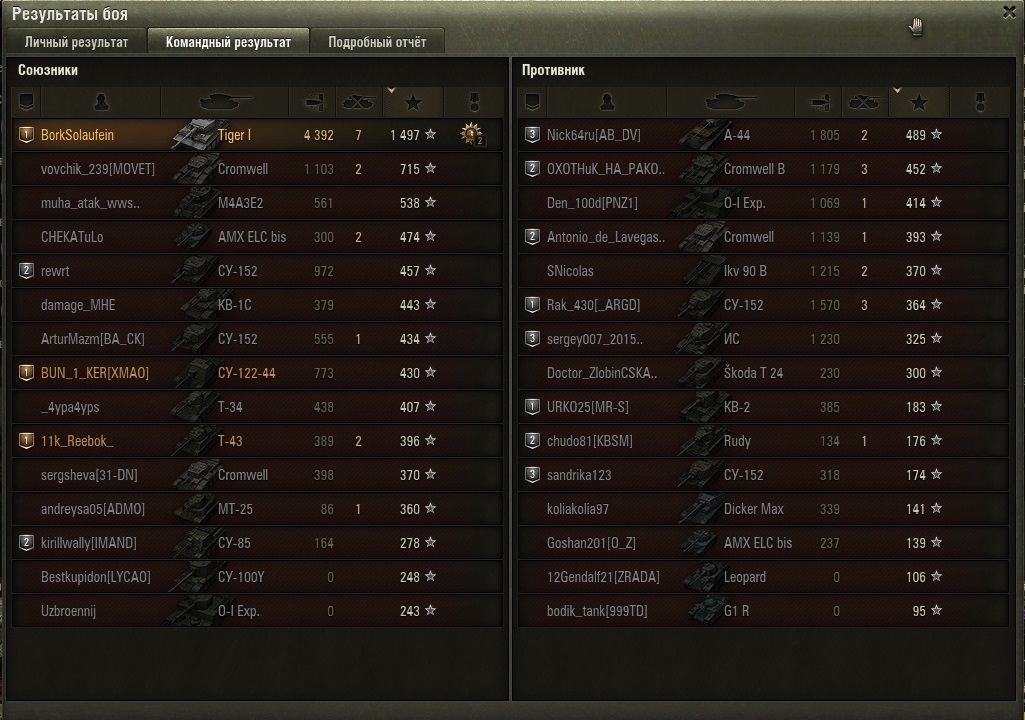Switch to the Личный результат tab

(76, 42)
